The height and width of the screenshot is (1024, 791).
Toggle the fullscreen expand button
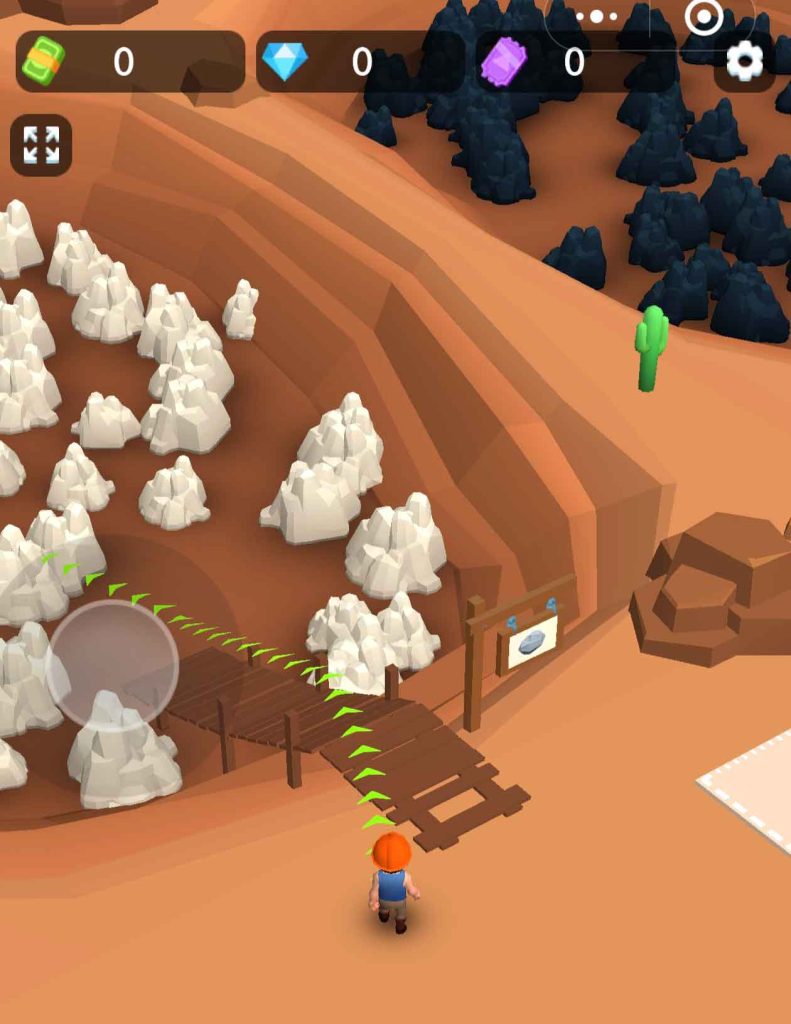tap(41, 145)
